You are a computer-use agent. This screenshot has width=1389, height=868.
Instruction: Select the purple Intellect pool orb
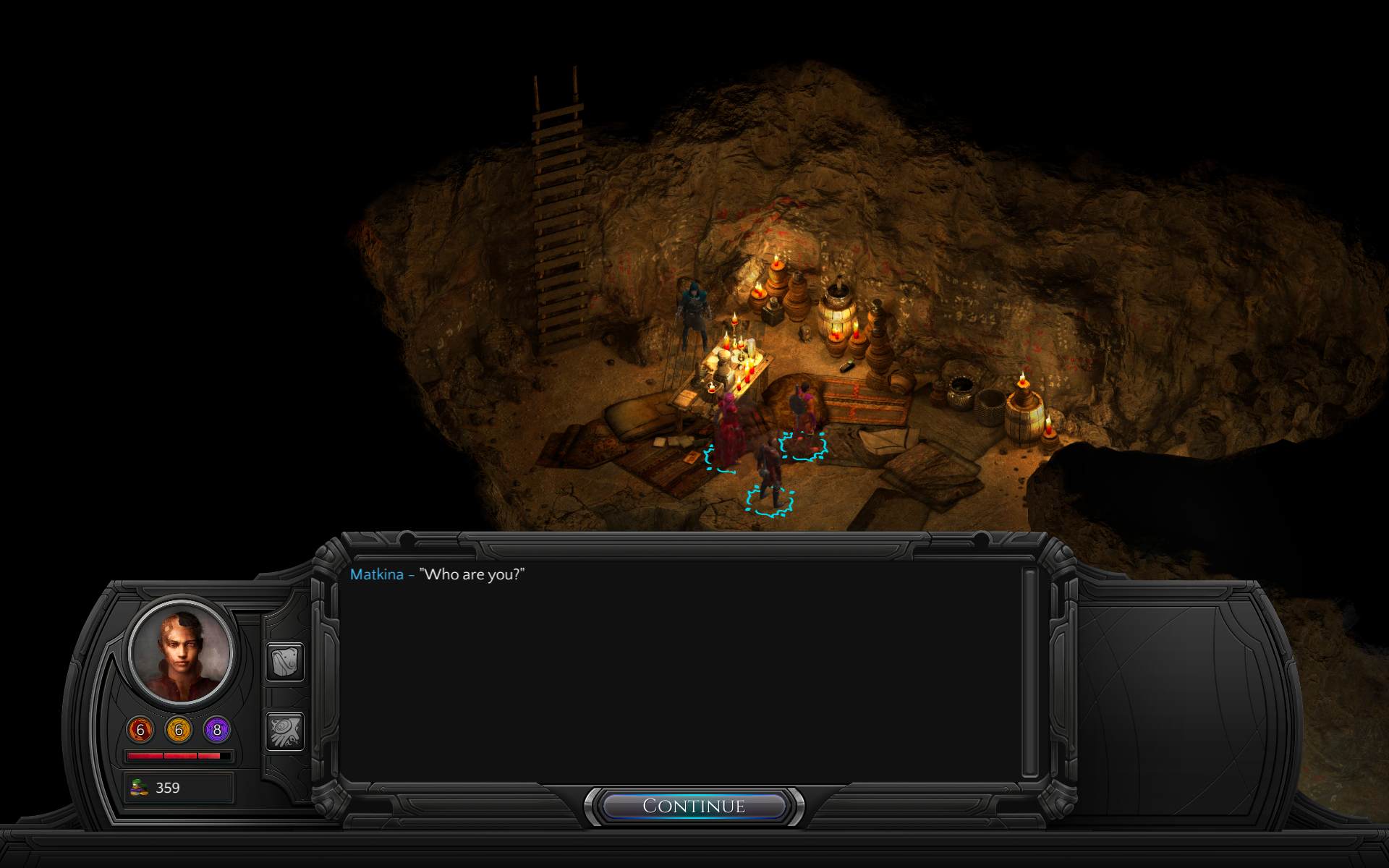point(217,730)
